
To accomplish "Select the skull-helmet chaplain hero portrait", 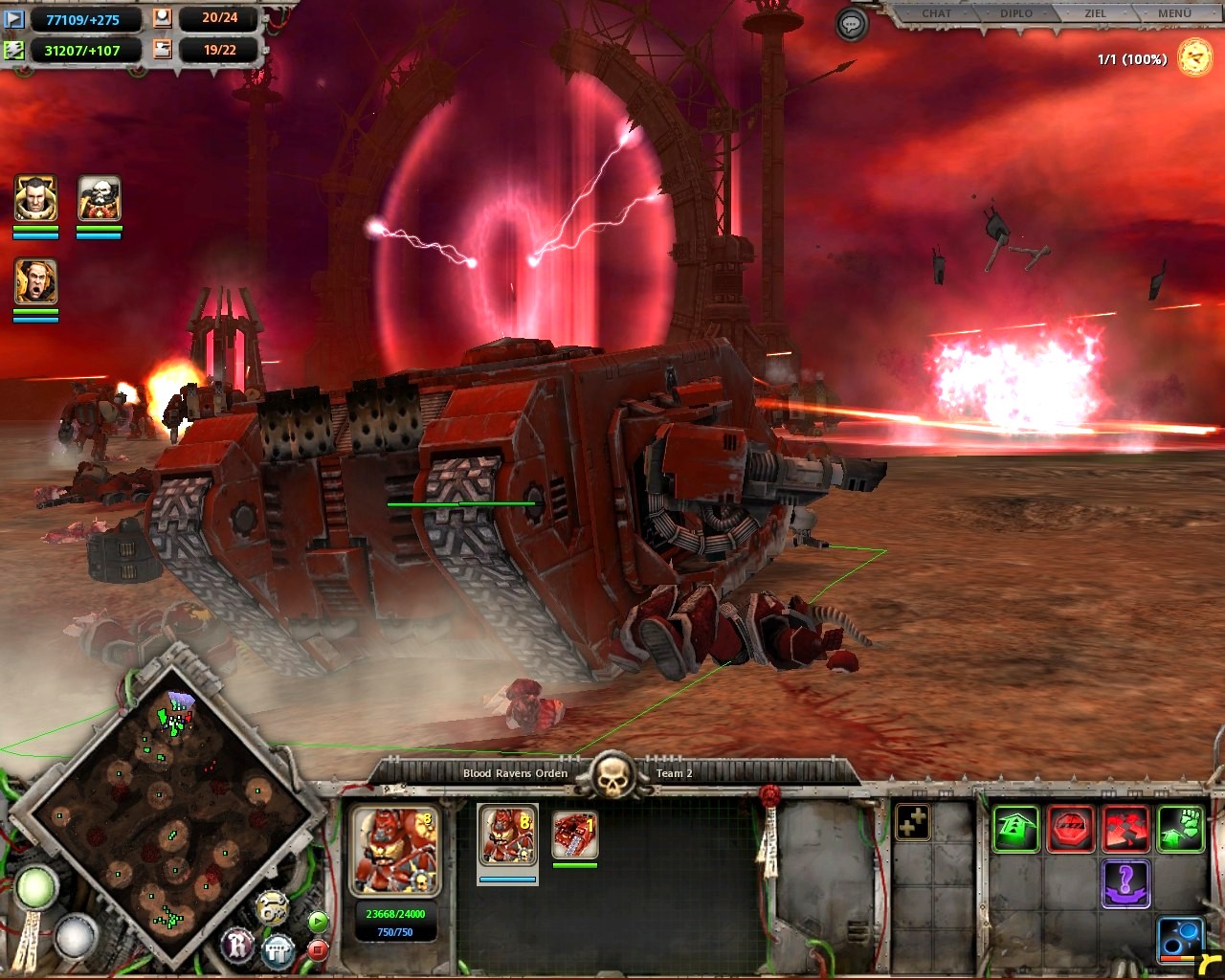I will pos(99,199).
